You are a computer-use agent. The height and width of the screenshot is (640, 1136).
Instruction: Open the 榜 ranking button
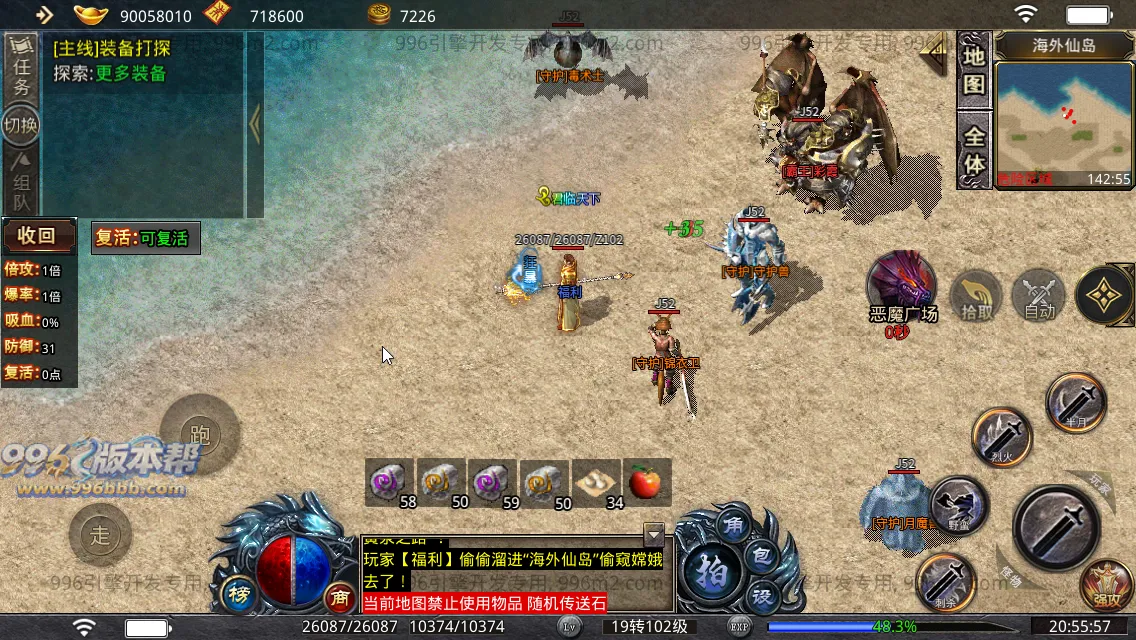pos(240,595)
